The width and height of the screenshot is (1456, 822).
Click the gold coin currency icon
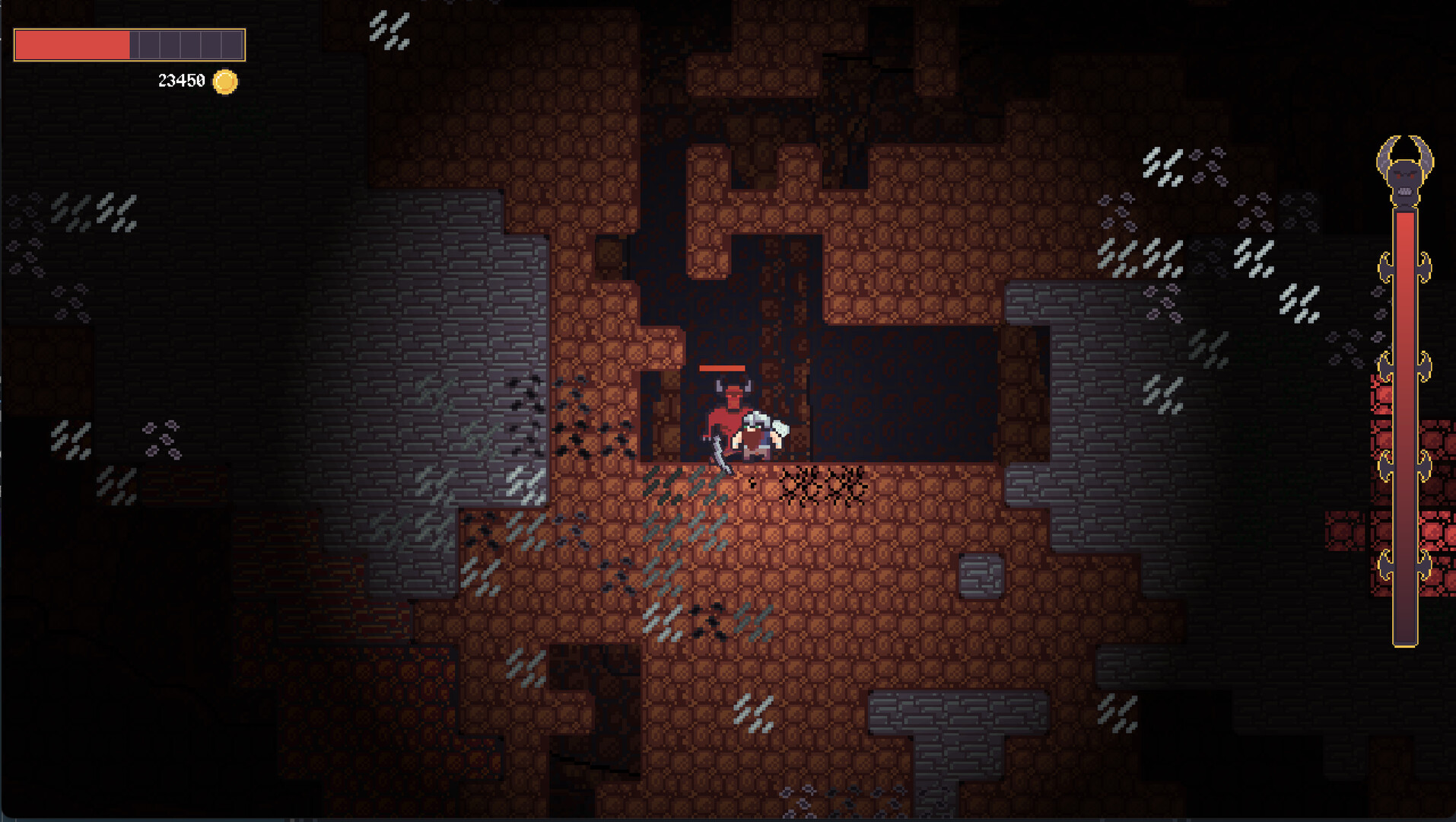(x=224, y=82)
